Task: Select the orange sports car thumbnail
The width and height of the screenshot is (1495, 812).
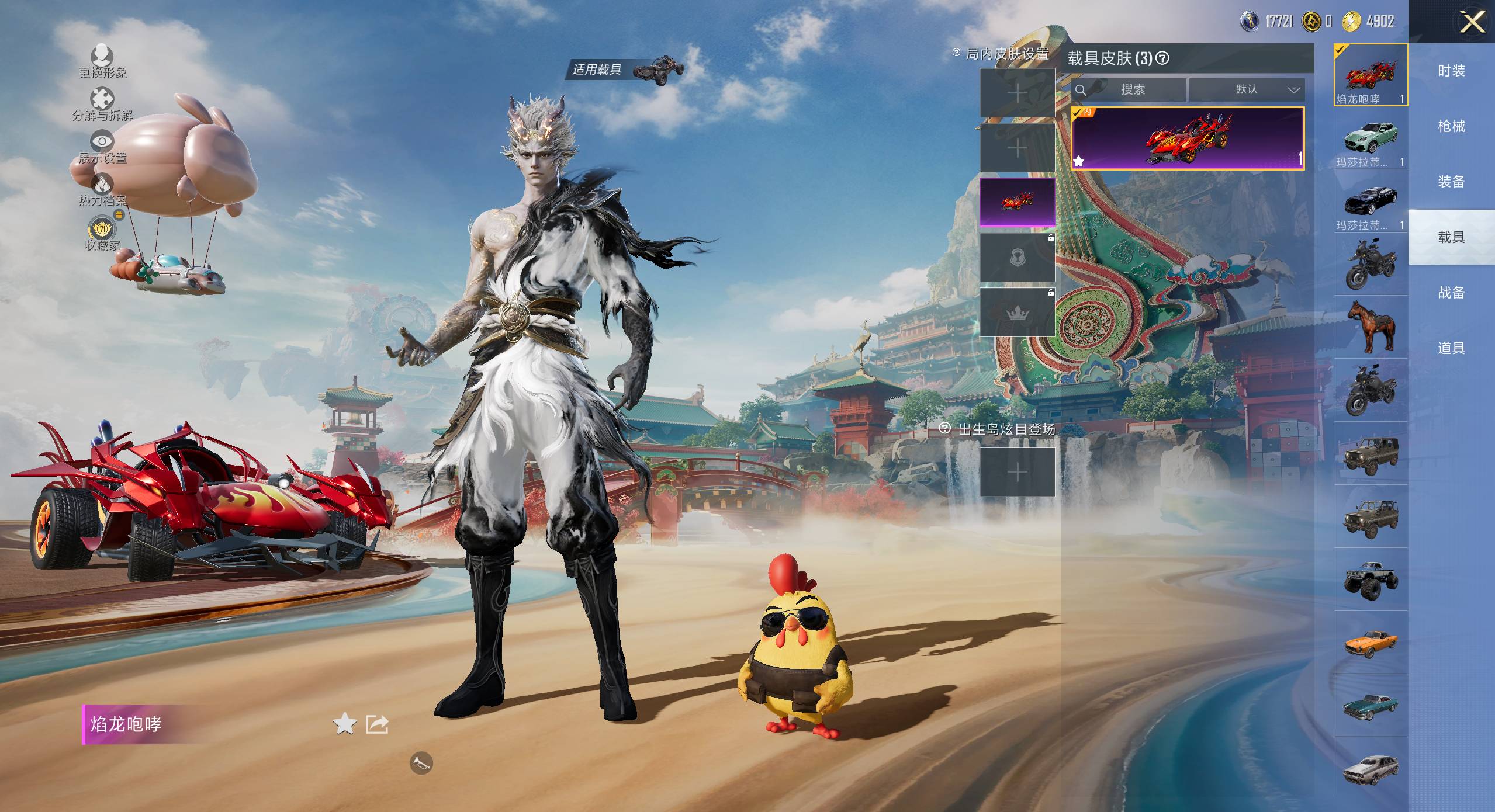Action: [1370, 643]
